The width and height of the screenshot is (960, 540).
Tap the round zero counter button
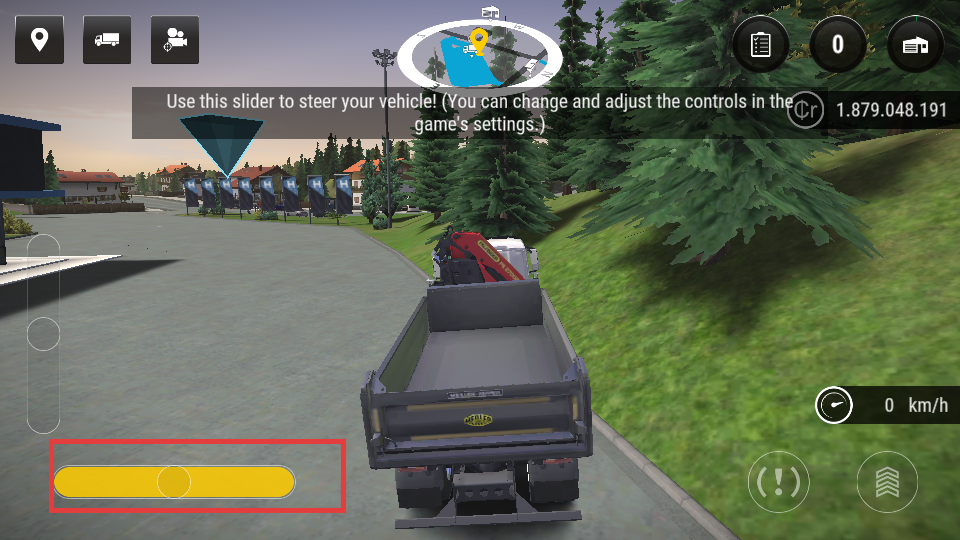(838, 44)
